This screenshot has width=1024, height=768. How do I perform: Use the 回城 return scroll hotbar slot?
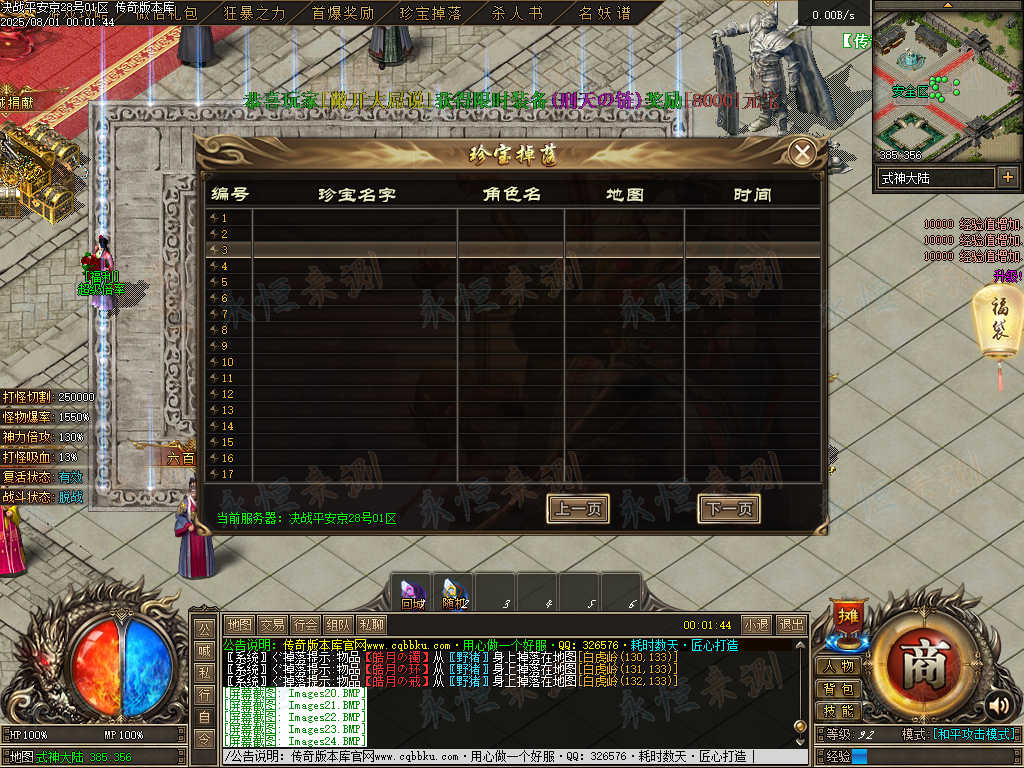pos(411,593)
